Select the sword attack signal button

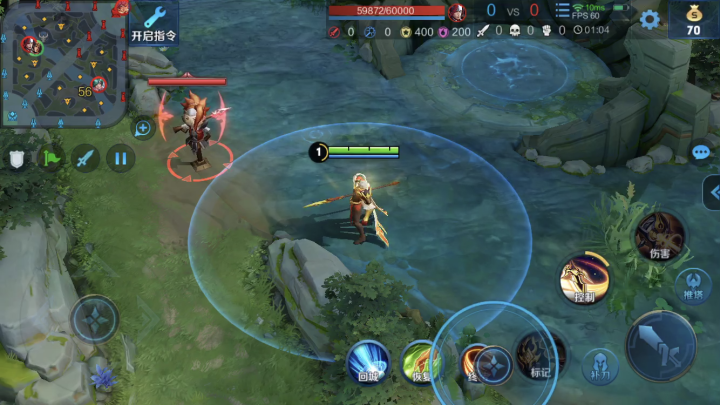(x=86, y=158)
